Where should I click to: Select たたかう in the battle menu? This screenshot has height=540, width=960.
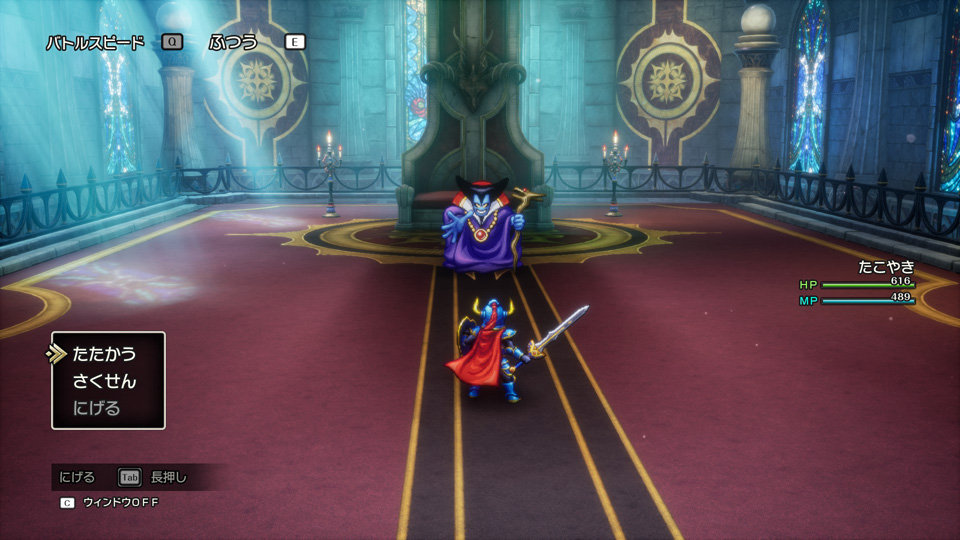pos(104,354)
